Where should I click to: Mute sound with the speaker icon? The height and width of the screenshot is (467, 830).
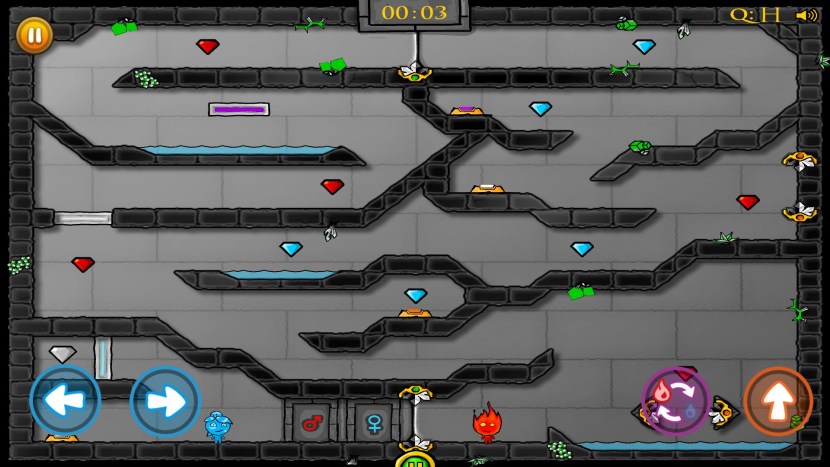[806, 15]
